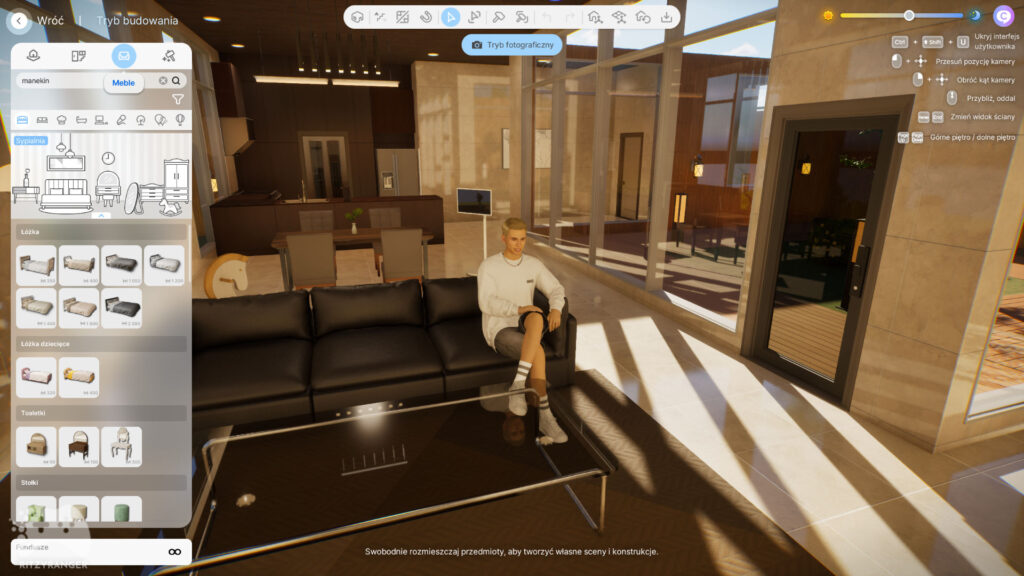Open the paint and sparkle decoration tab
Viewport: 1024px width, 576px height.
169,56
